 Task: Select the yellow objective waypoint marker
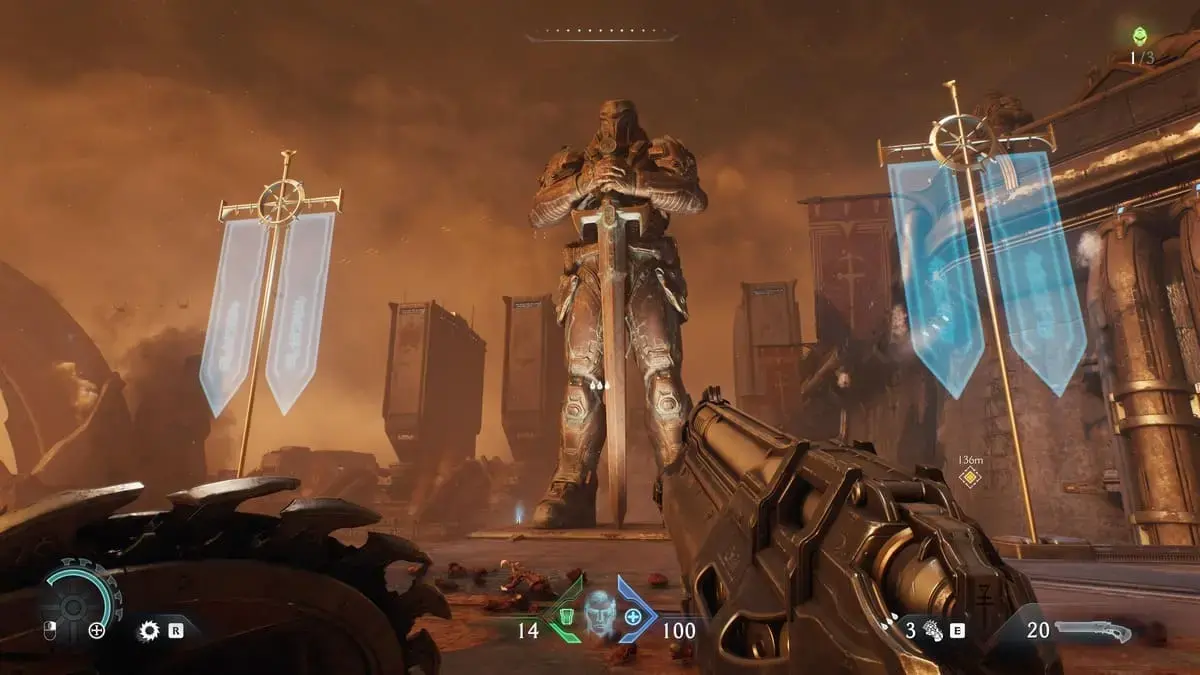[969, 476]
